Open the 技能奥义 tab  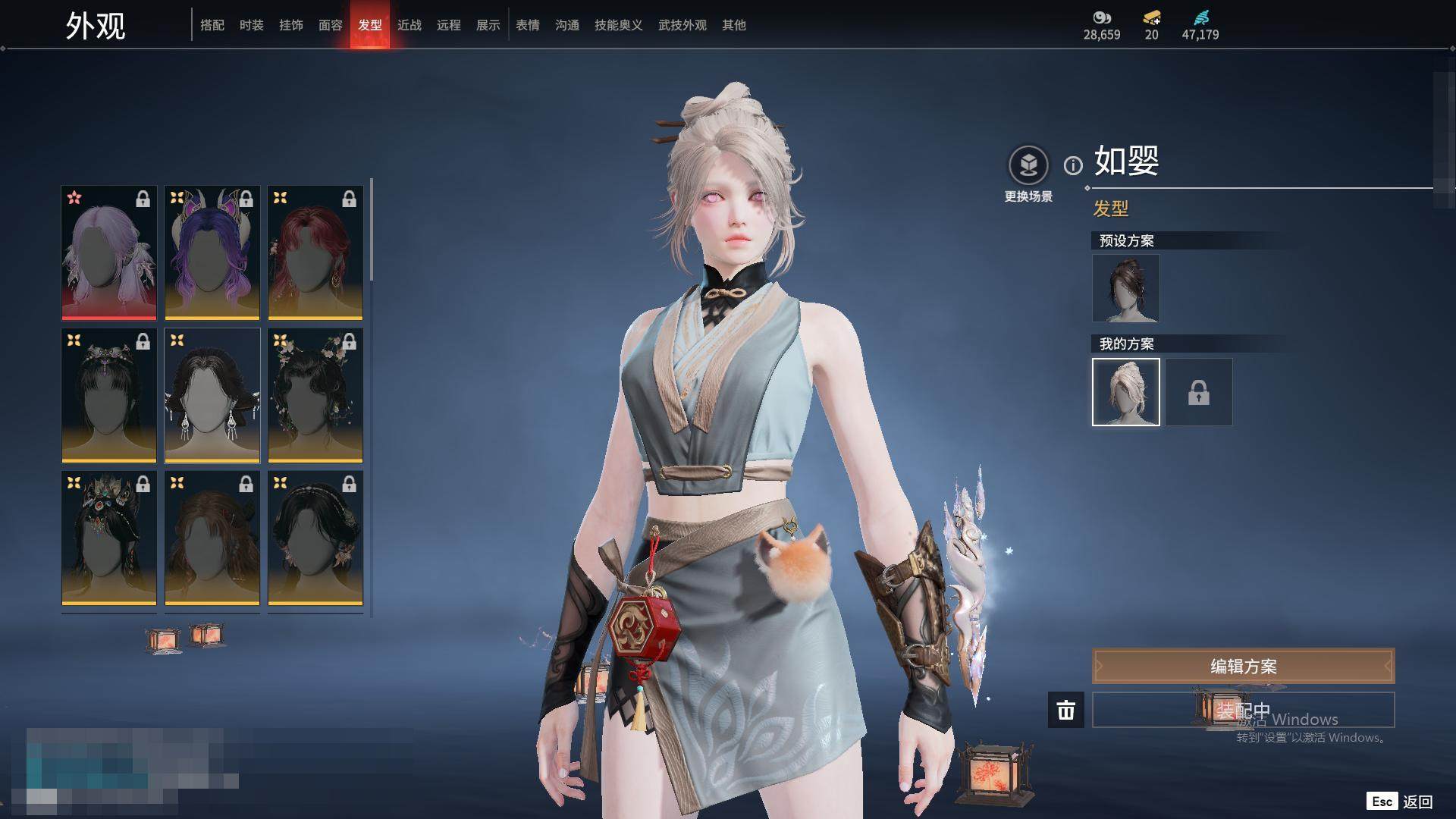click(619, 25)
